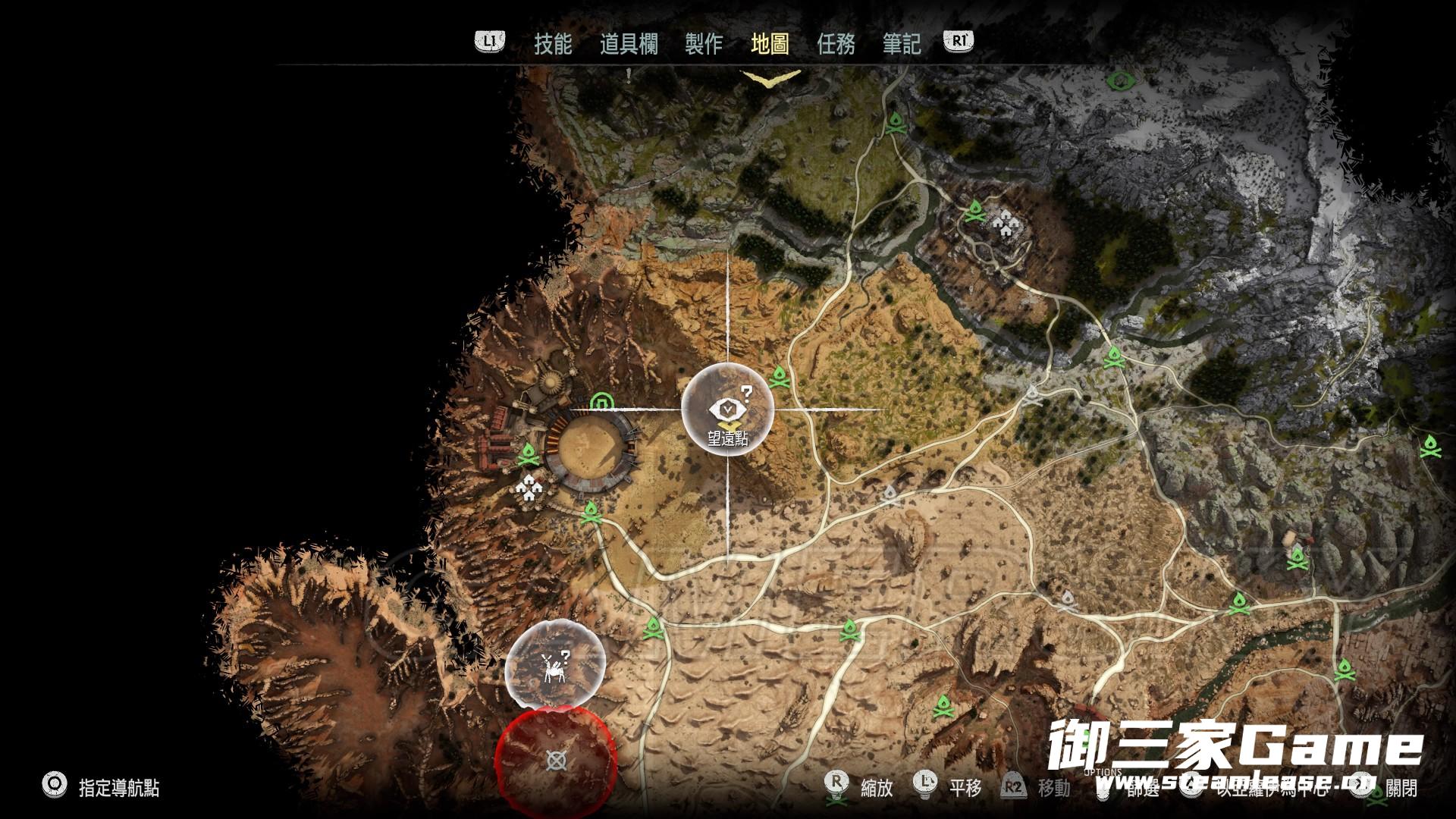Switch to the 技能 tab
Image resolution: width=1456 pixels, height=819 pixels.
pyautogui.click(x=553, y=44)
